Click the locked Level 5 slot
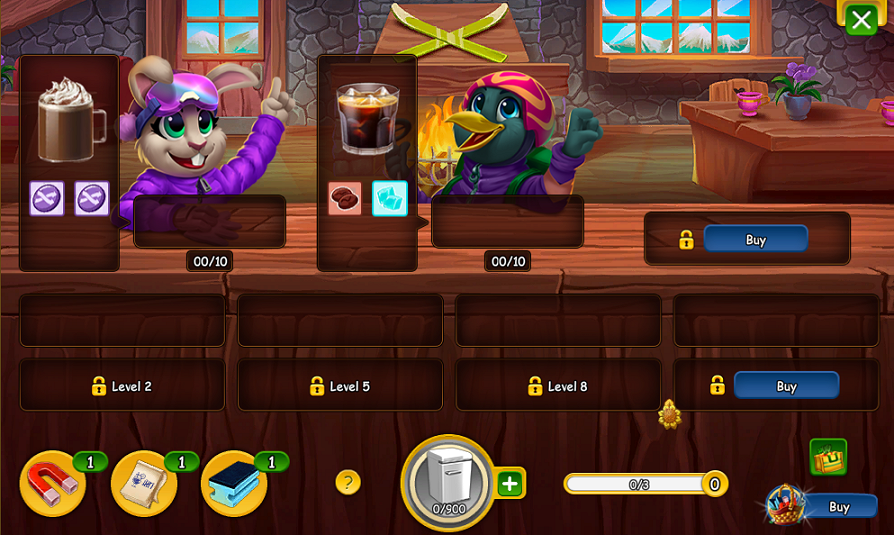Screen dimensions: 894x535 coord(340,386)
